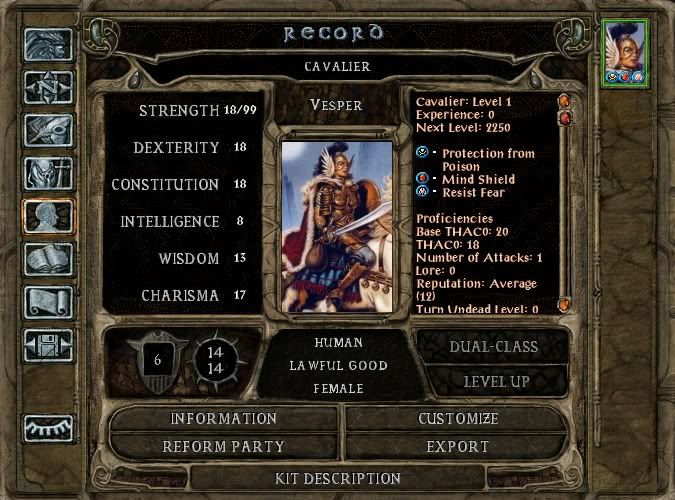Image resolution: width=675 pixels, height=500 pixels.
Task: Open the mage spellbook icon
Action: tap(48, 260)
